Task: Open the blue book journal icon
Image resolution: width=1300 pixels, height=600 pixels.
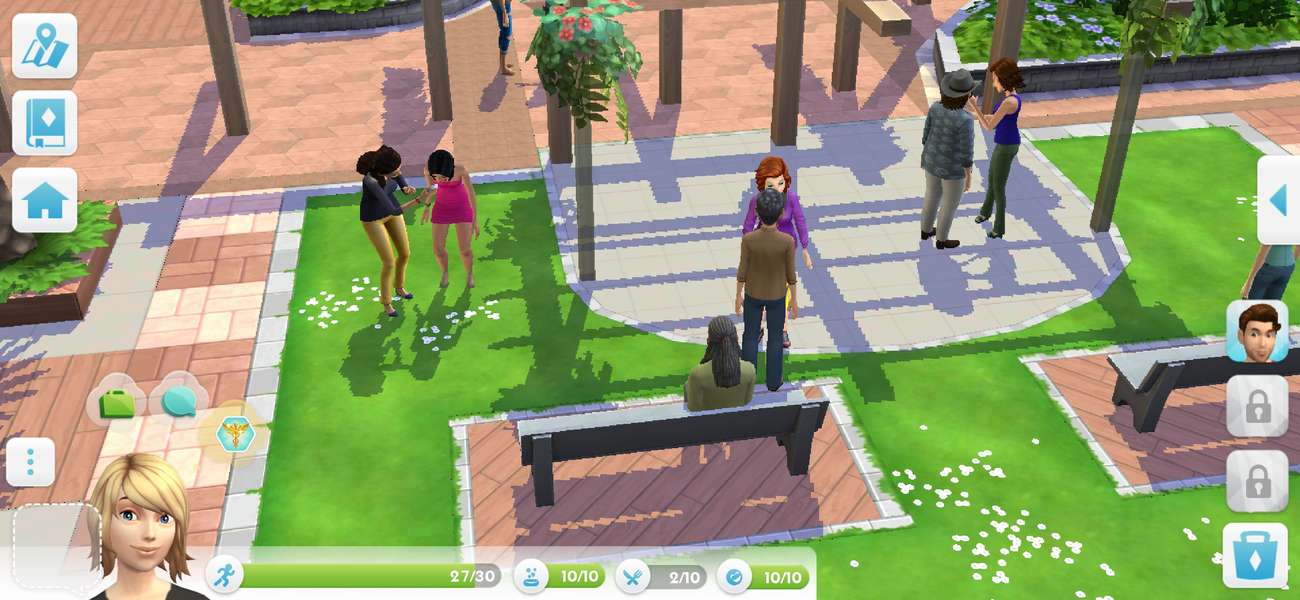Action: coord(44,123)
